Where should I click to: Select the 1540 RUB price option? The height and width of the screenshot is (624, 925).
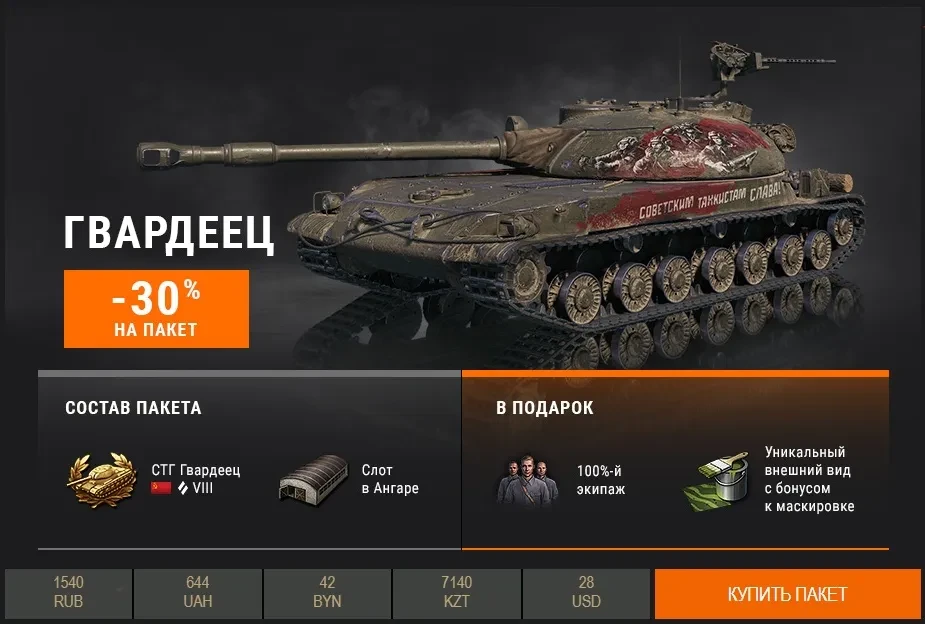(x=68, y=594)
